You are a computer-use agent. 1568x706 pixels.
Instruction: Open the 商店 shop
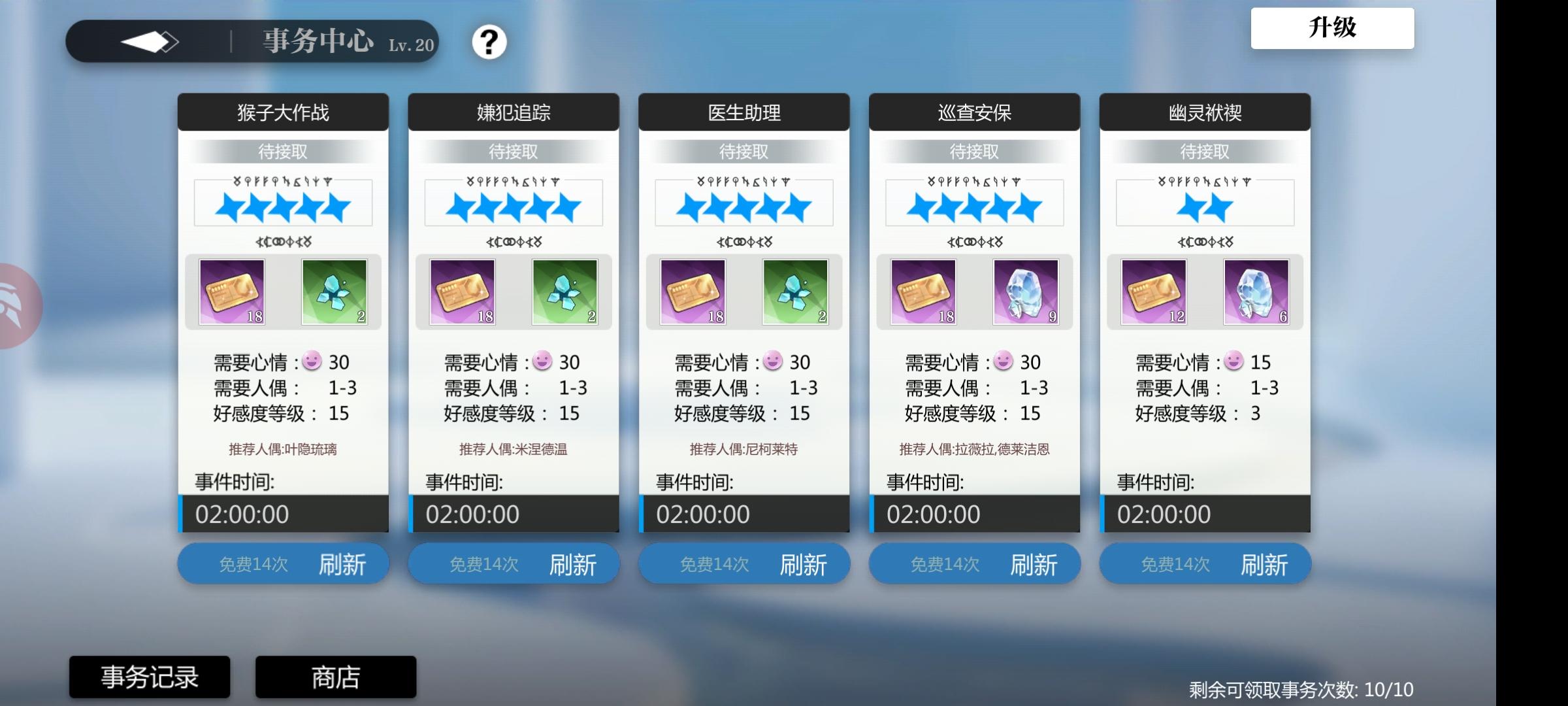pos(335,677)
